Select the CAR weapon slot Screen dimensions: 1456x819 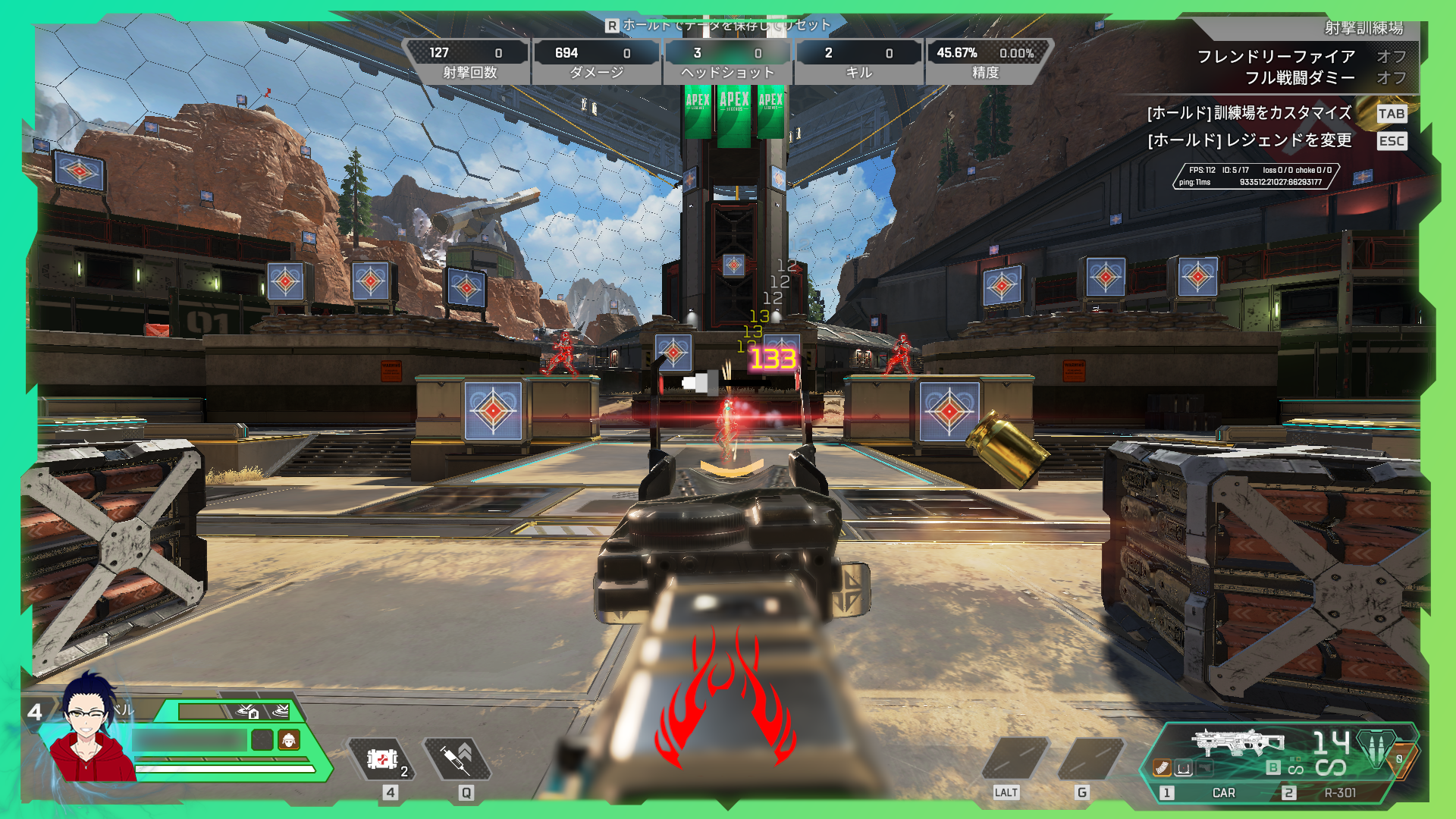point(1222,792)
